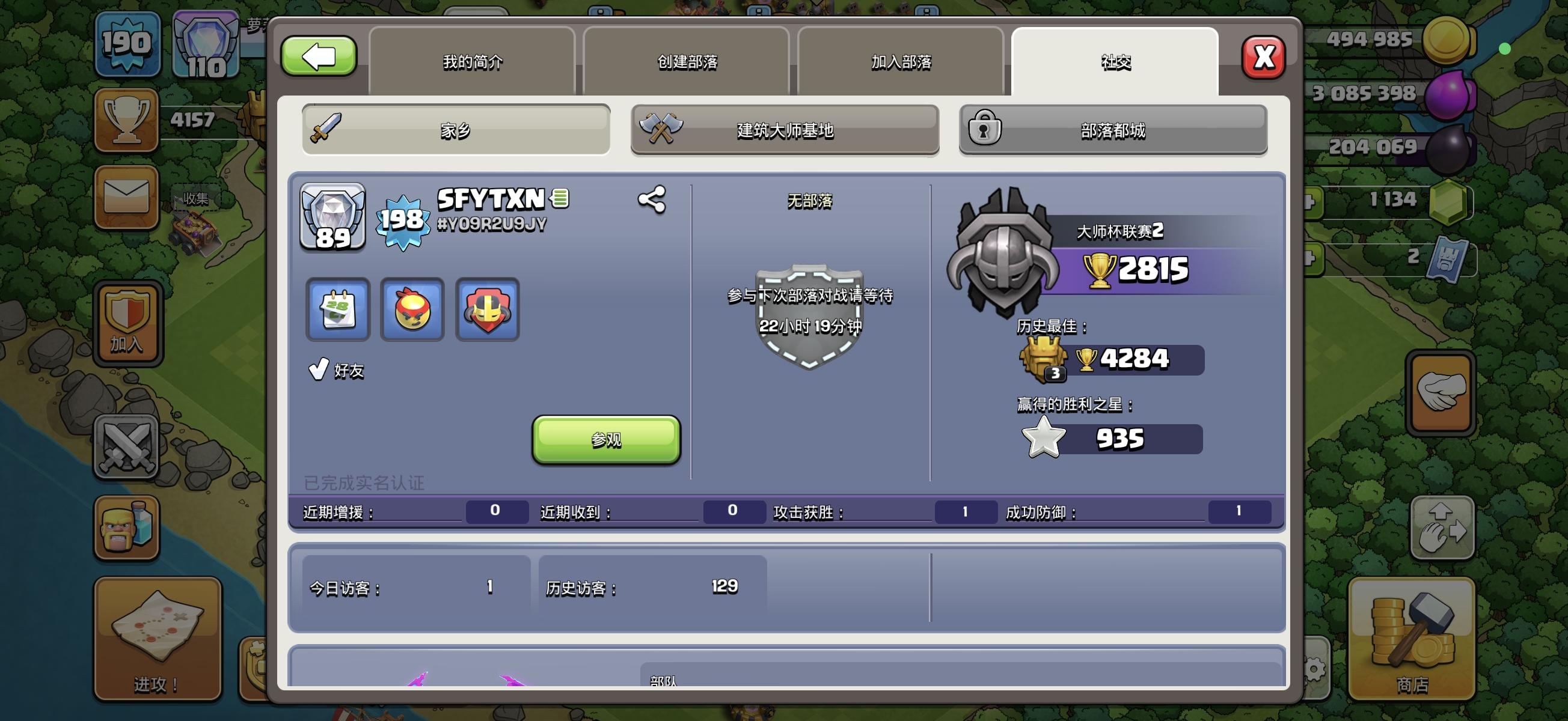This screenshot has height=721, width=1568.
Task: Toggle the 好友 friend checkmark
Action: coord(318,368)
